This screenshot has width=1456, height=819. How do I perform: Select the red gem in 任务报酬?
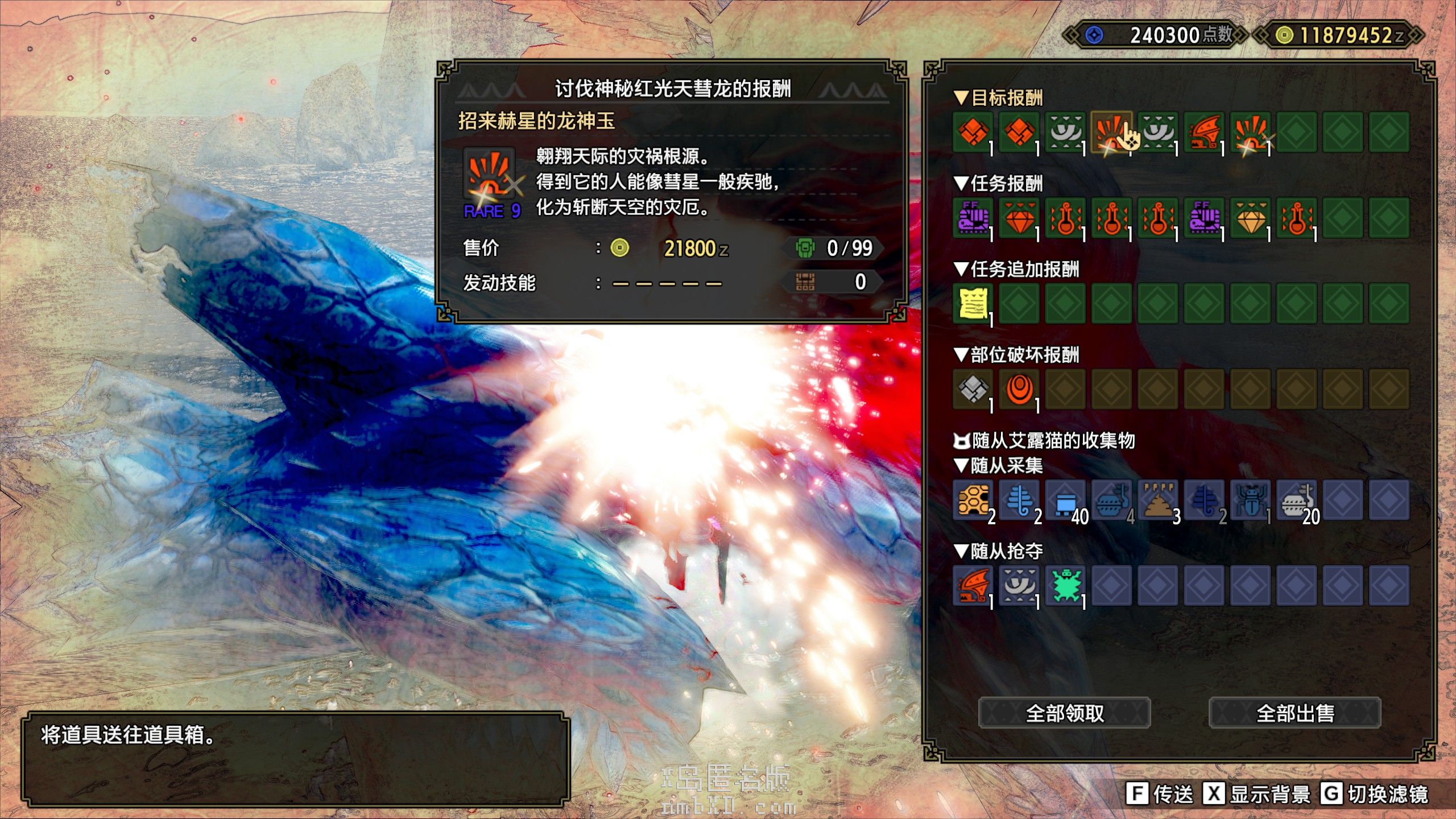[x=1019, y=218]
